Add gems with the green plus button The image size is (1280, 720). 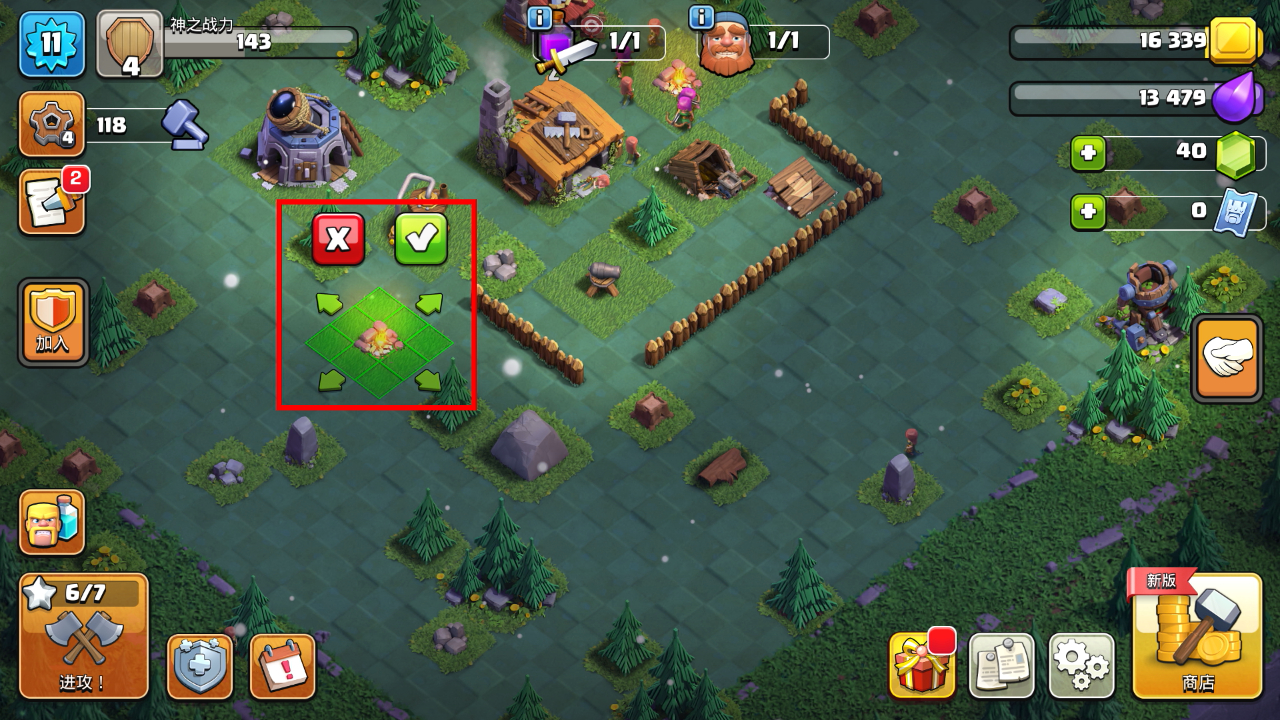pyautogui.click(x=1088, y=153)
